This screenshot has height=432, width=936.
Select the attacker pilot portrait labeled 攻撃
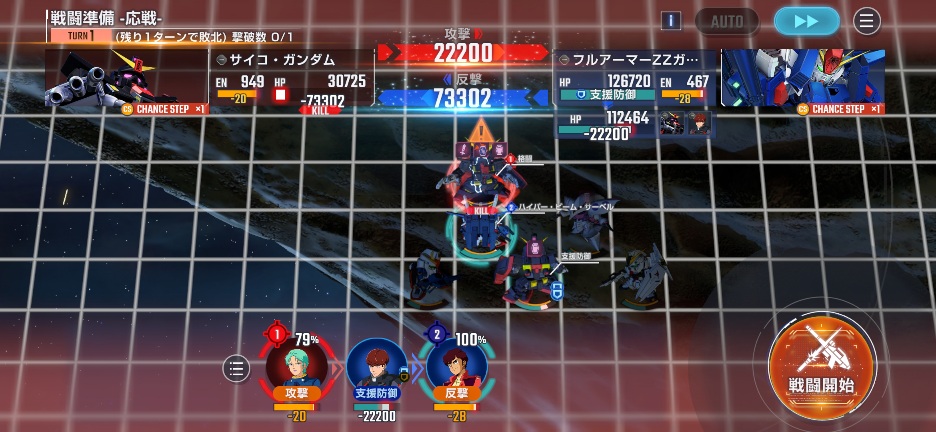click(x=297, y=366)
